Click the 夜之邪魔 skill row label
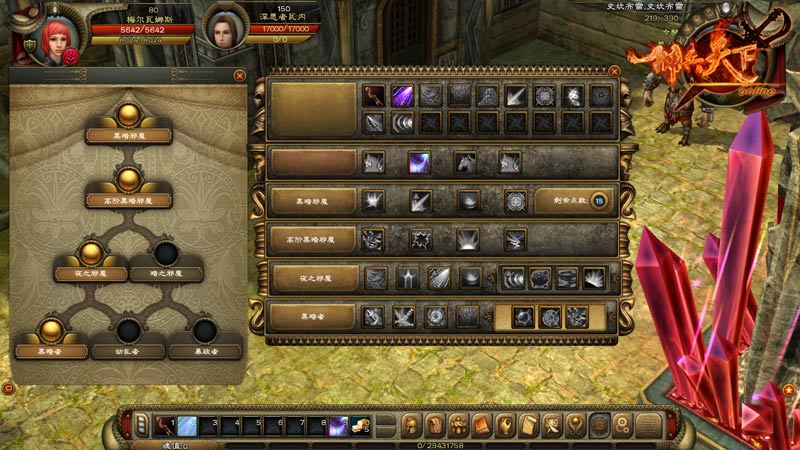Image resolution: width=800 pixels, height=450 pixels. coord(311,279)
